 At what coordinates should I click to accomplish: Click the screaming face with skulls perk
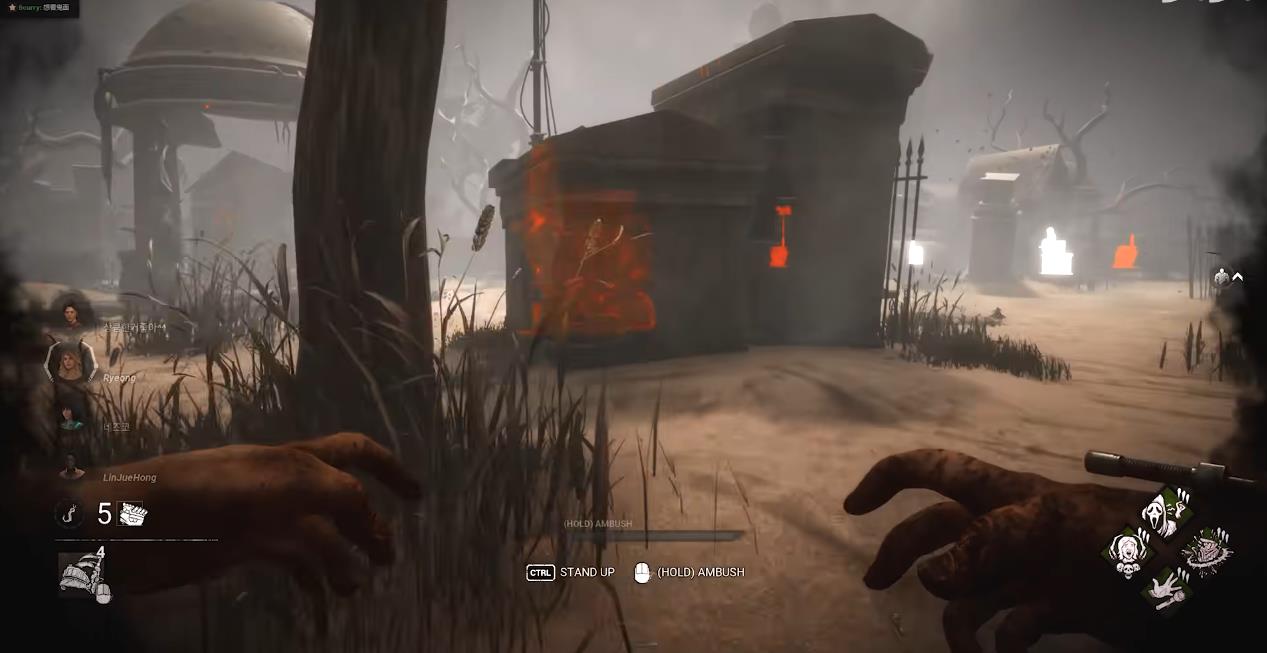pyautogui.click(x=1129, y=551)
